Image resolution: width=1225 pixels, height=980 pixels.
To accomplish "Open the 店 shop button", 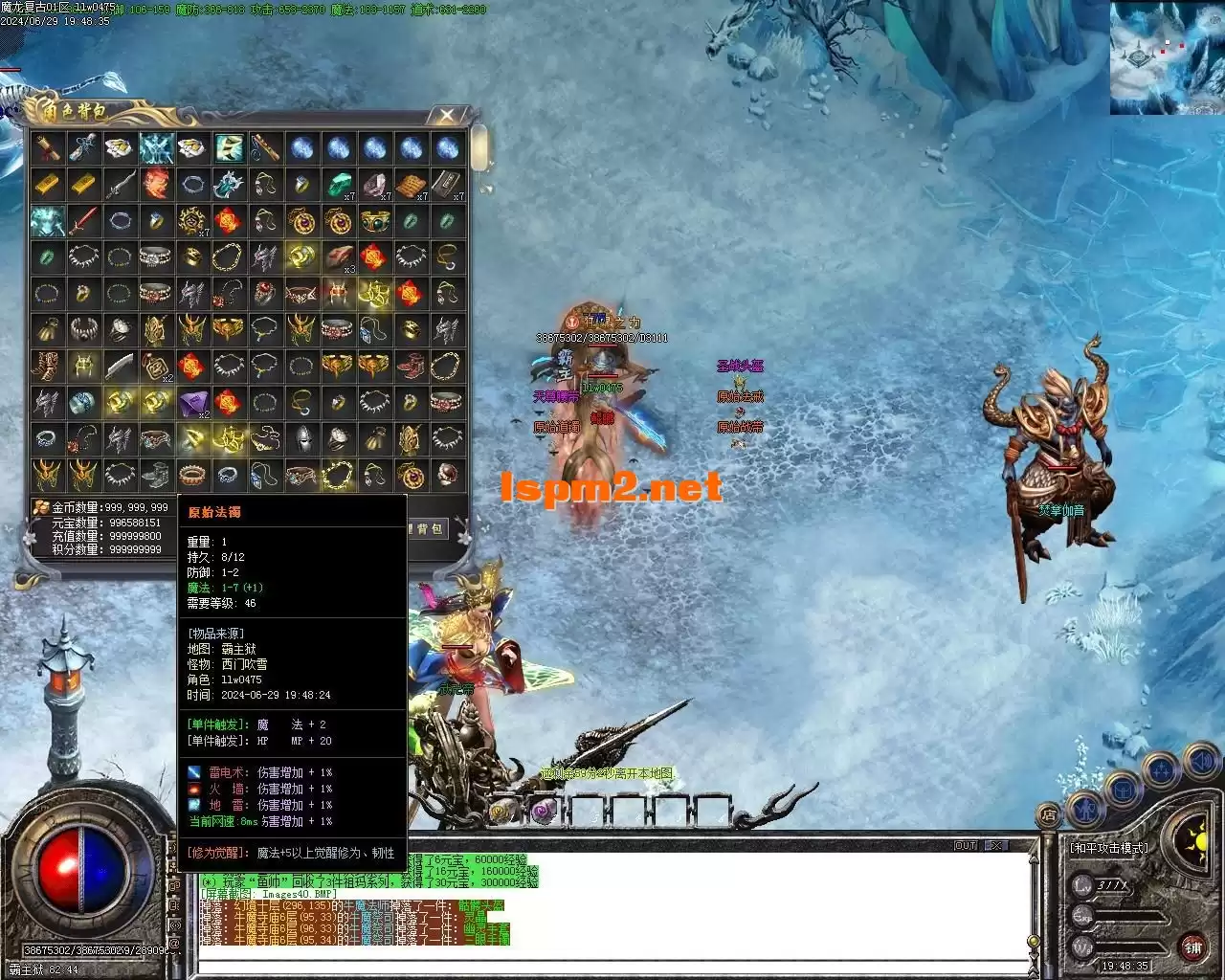I will [x=1048, y=814].
